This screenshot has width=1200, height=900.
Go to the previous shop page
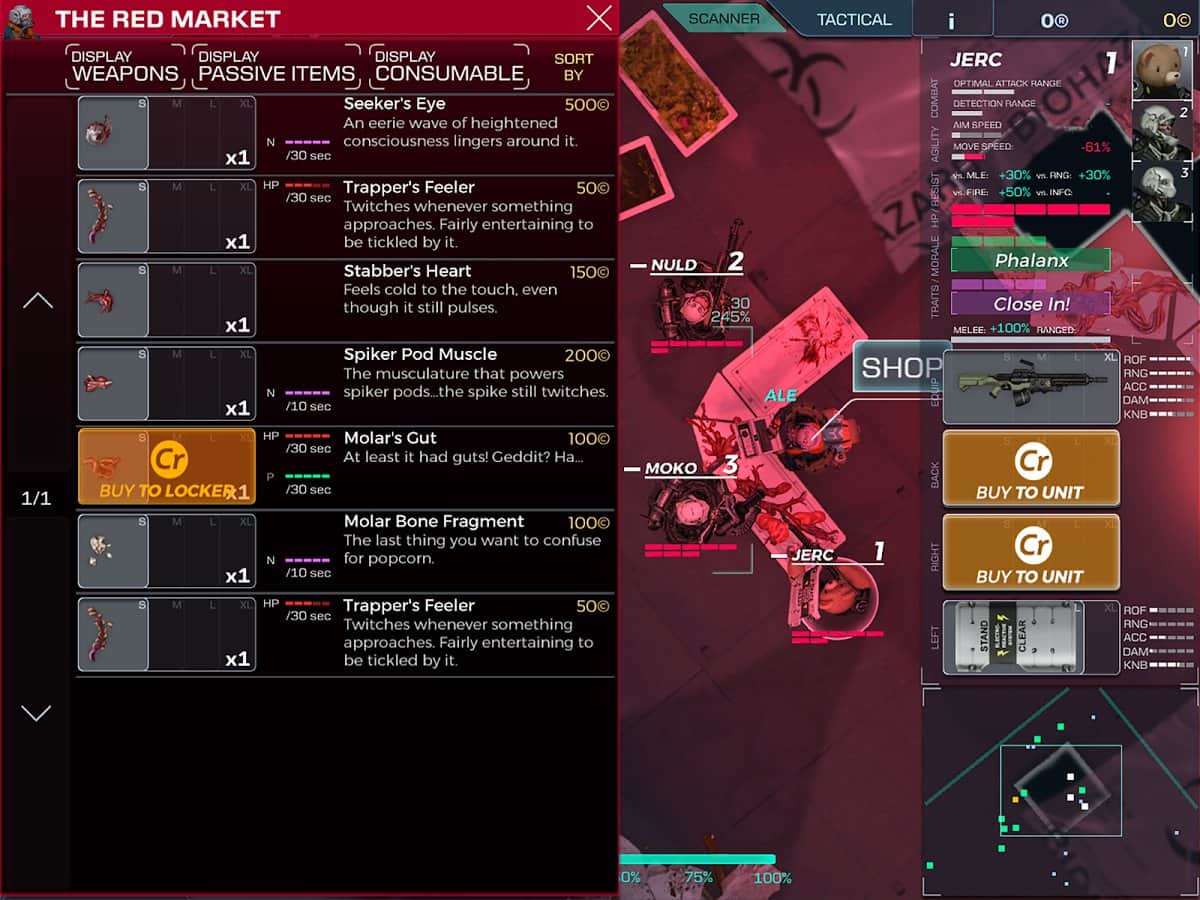tap(37, 300)
